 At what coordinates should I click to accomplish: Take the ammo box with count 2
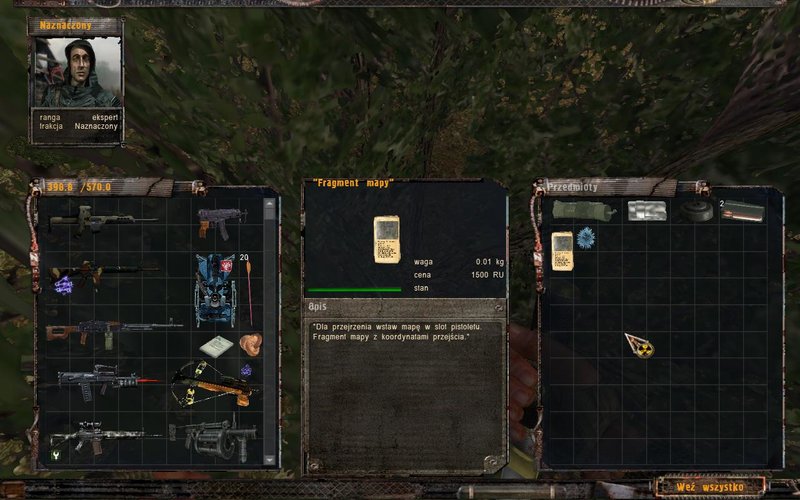(x=741, y=212)
